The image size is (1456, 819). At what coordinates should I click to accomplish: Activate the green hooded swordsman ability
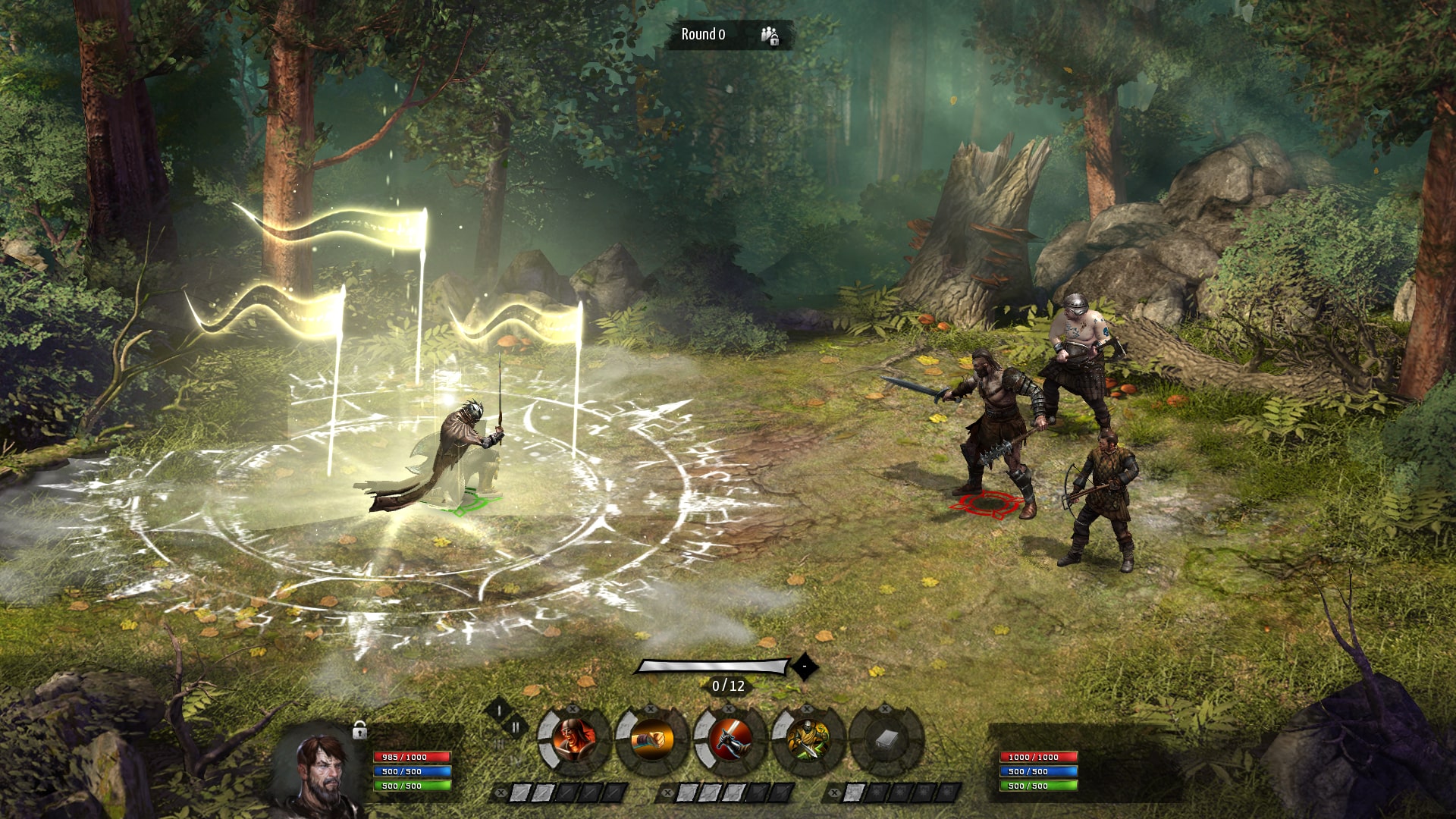tap(808, 739)
